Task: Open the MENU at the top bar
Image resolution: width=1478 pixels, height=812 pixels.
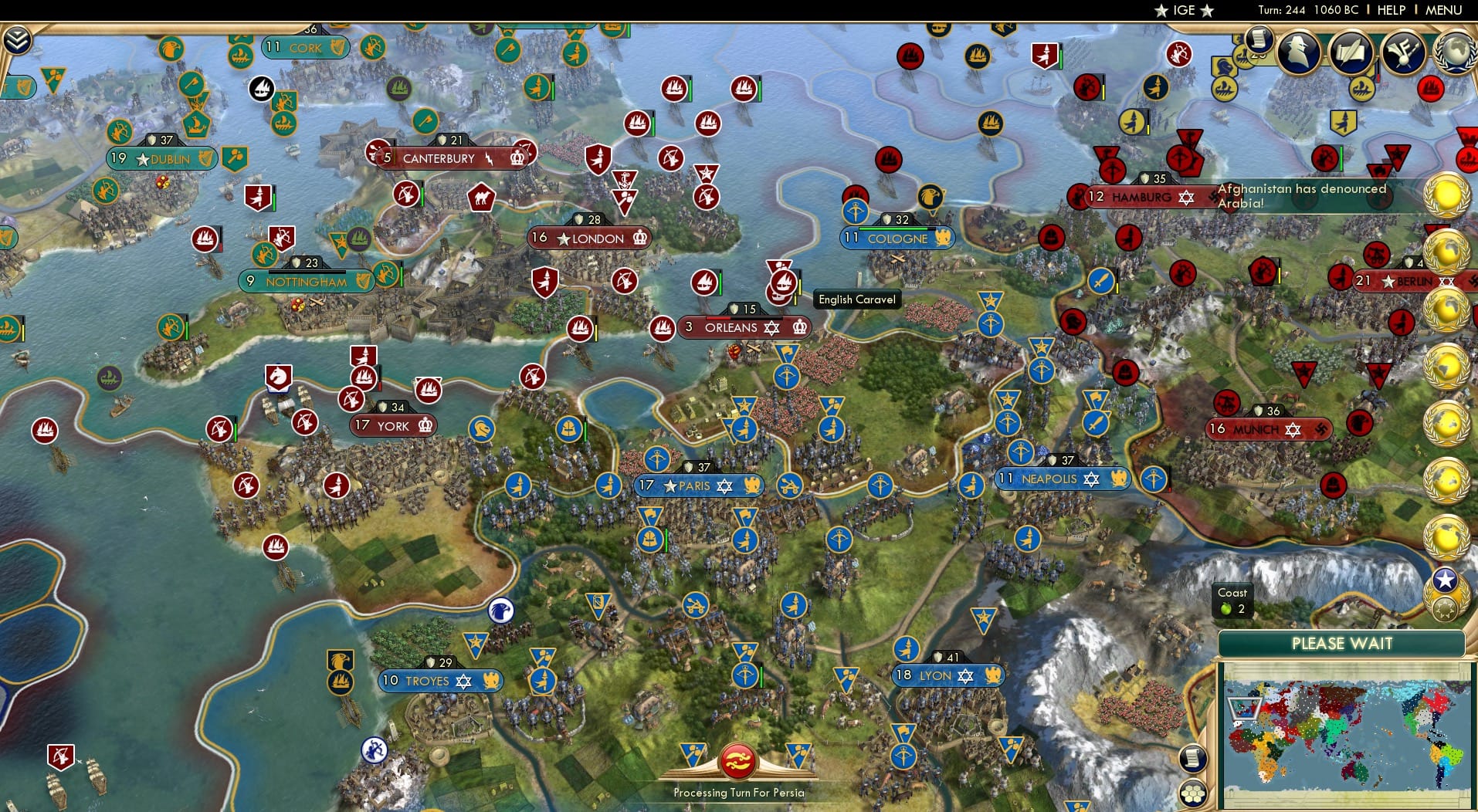Action: [x=1445, y=10]
